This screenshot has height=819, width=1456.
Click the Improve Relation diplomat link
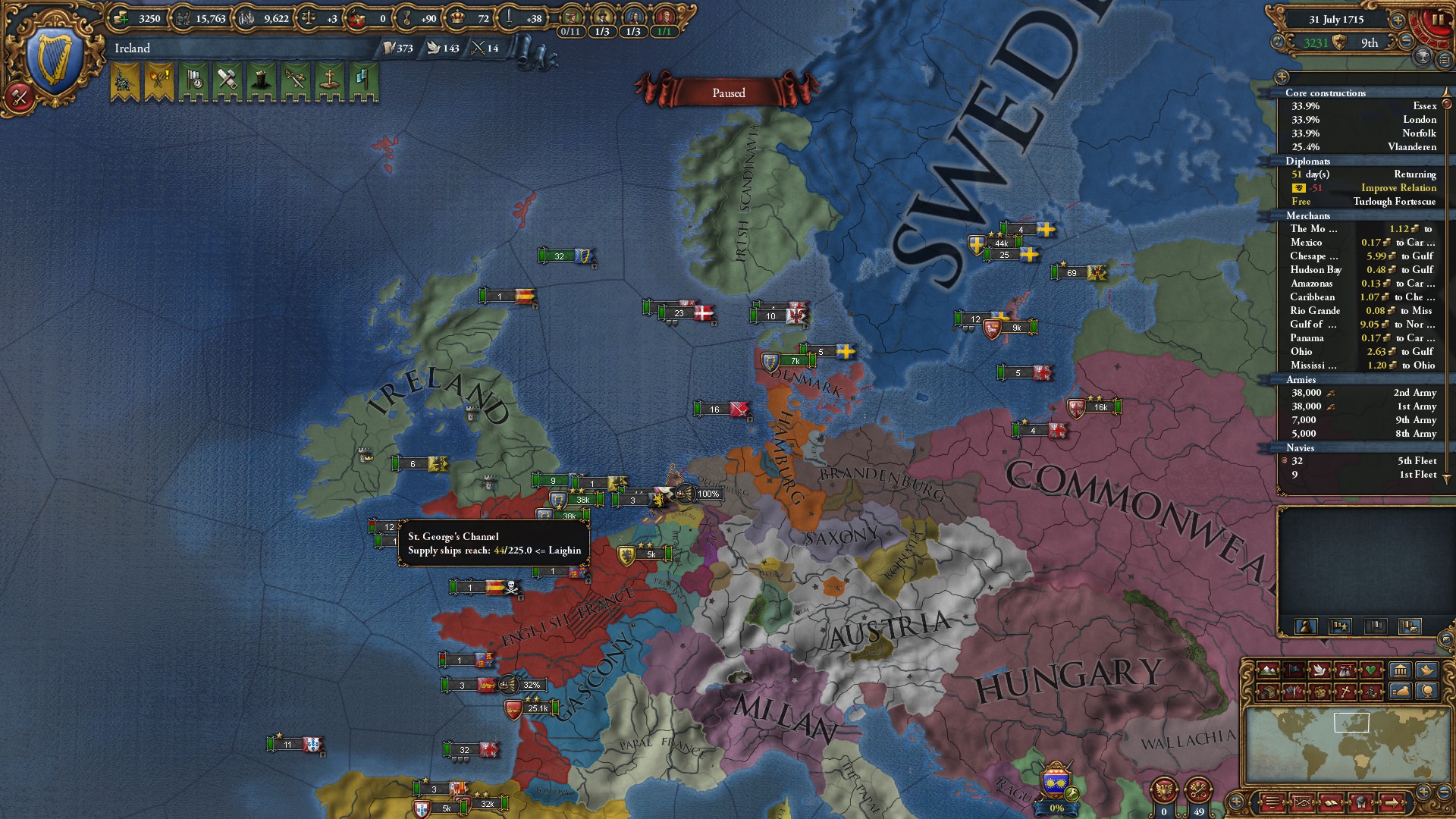1399,188
